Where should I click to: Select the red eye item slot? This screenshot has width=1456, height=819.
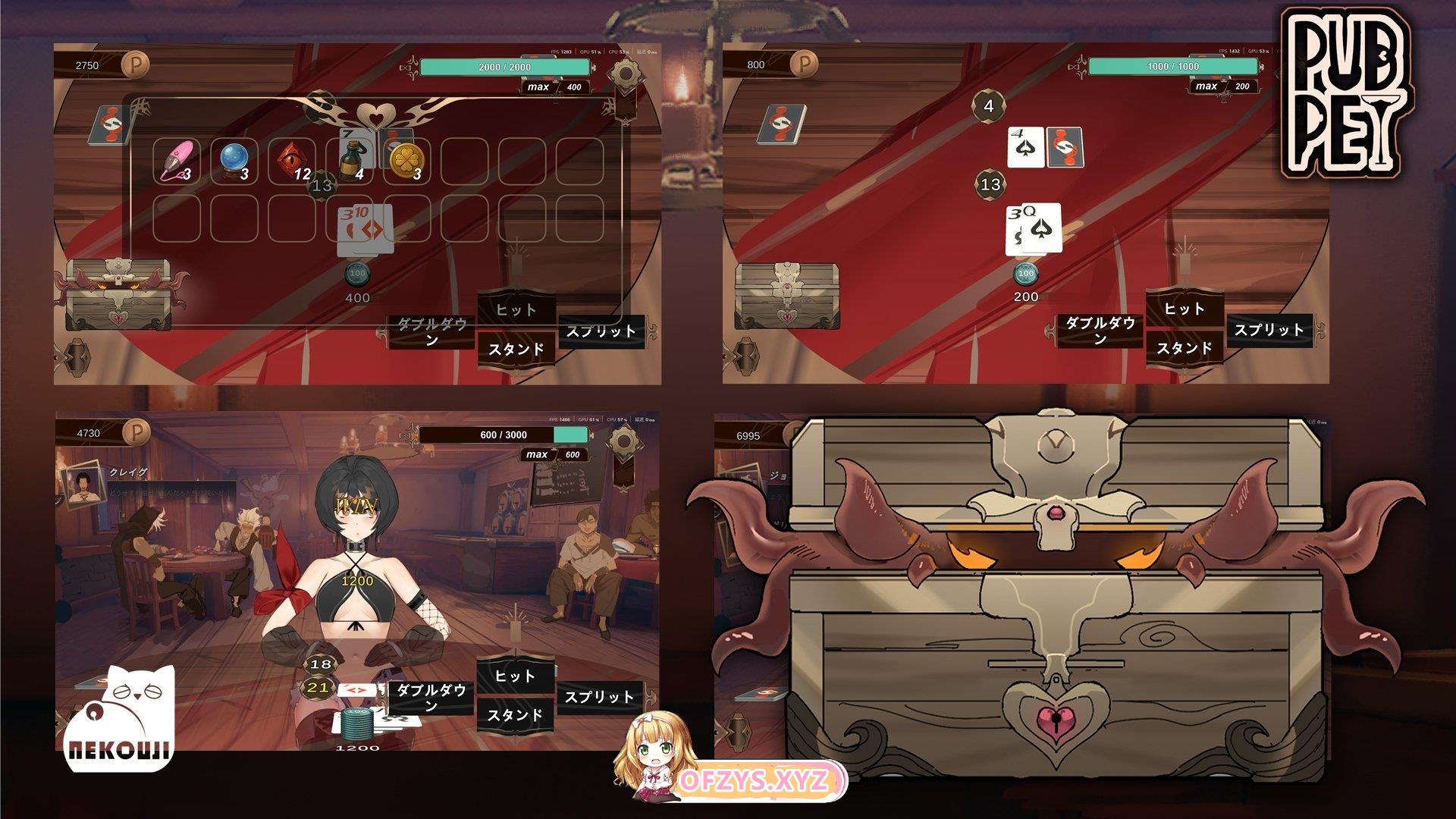click(x=292, y=161)
